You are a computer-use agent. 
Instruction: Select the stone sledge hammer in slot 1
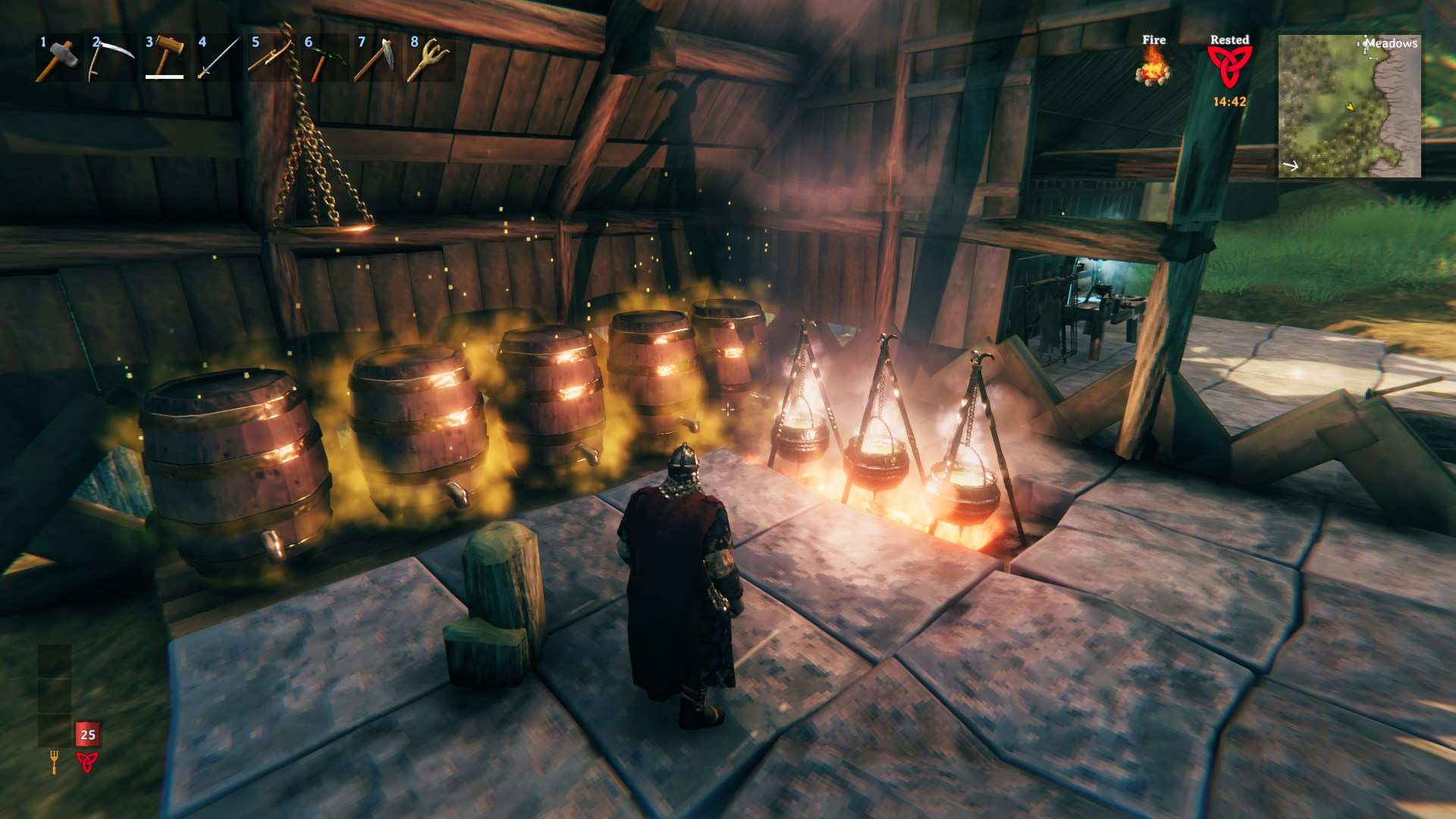pyautogui.click(x=58, y=58)
